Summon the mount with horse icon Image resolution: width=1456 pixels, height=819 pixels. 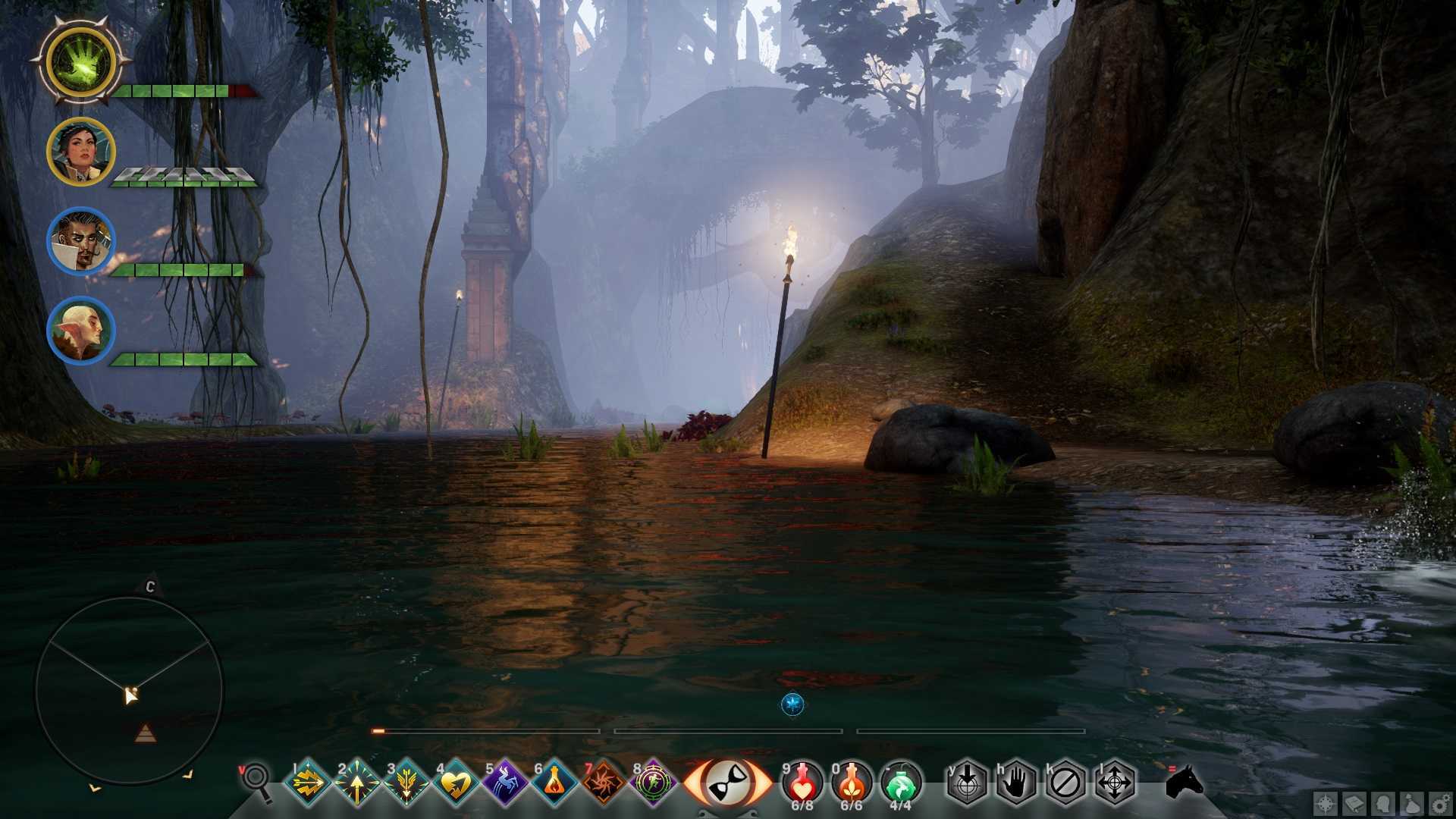tap(1185, 781)
